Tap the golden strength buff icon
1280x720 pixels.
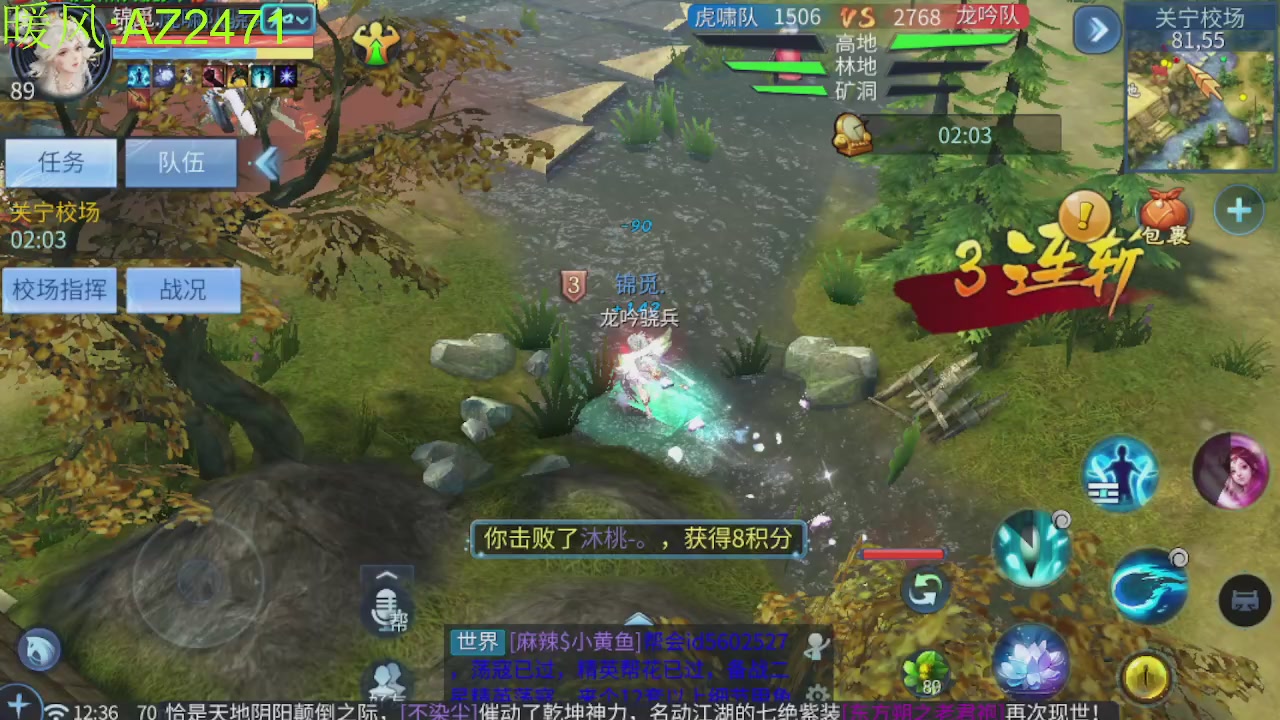point(375,44)
